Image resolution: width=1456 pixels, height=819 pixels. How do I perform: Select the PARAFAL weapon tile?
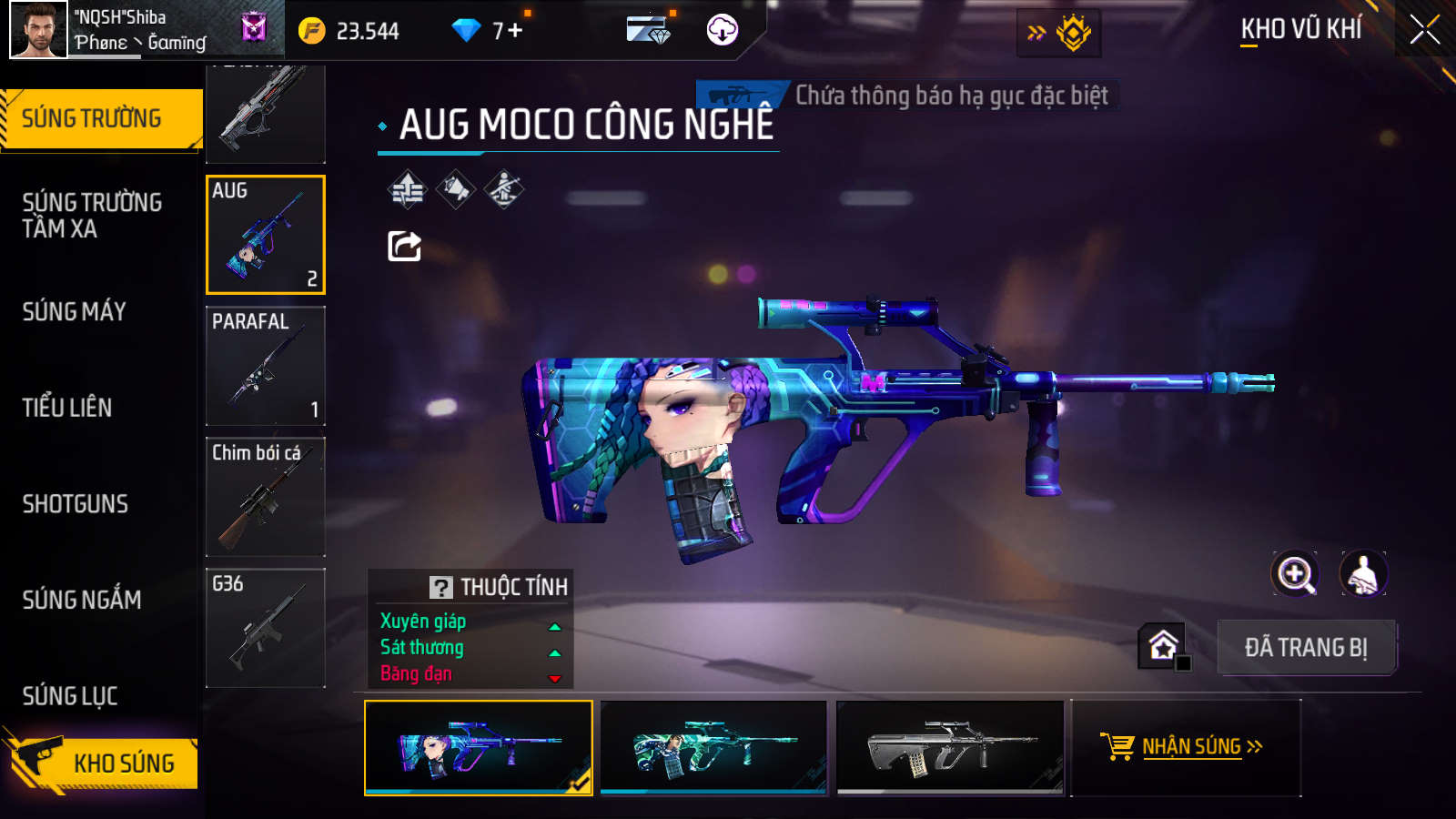coord(266,366)
